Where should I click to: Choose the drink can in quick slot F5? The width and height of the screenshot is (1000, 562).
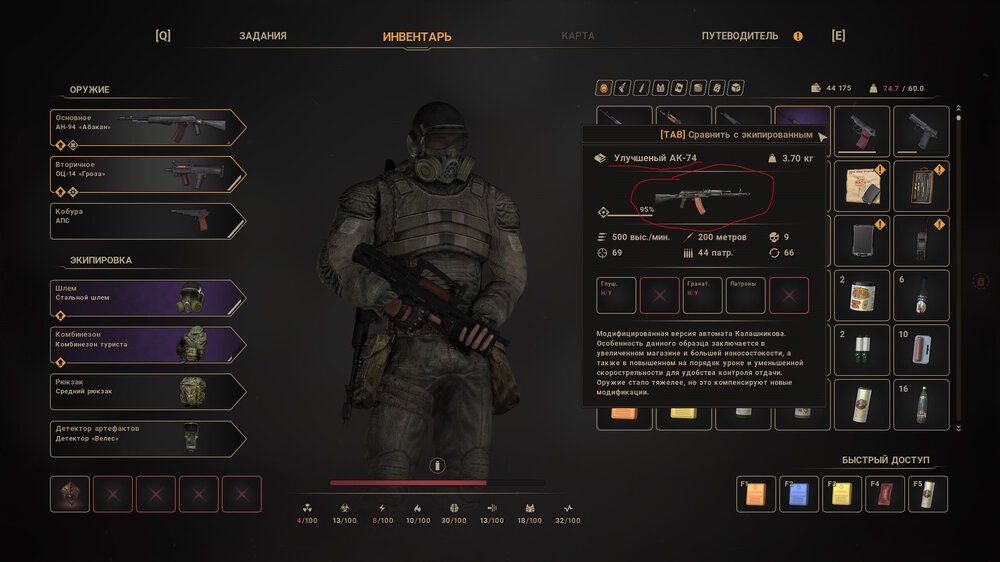[927, 494]
